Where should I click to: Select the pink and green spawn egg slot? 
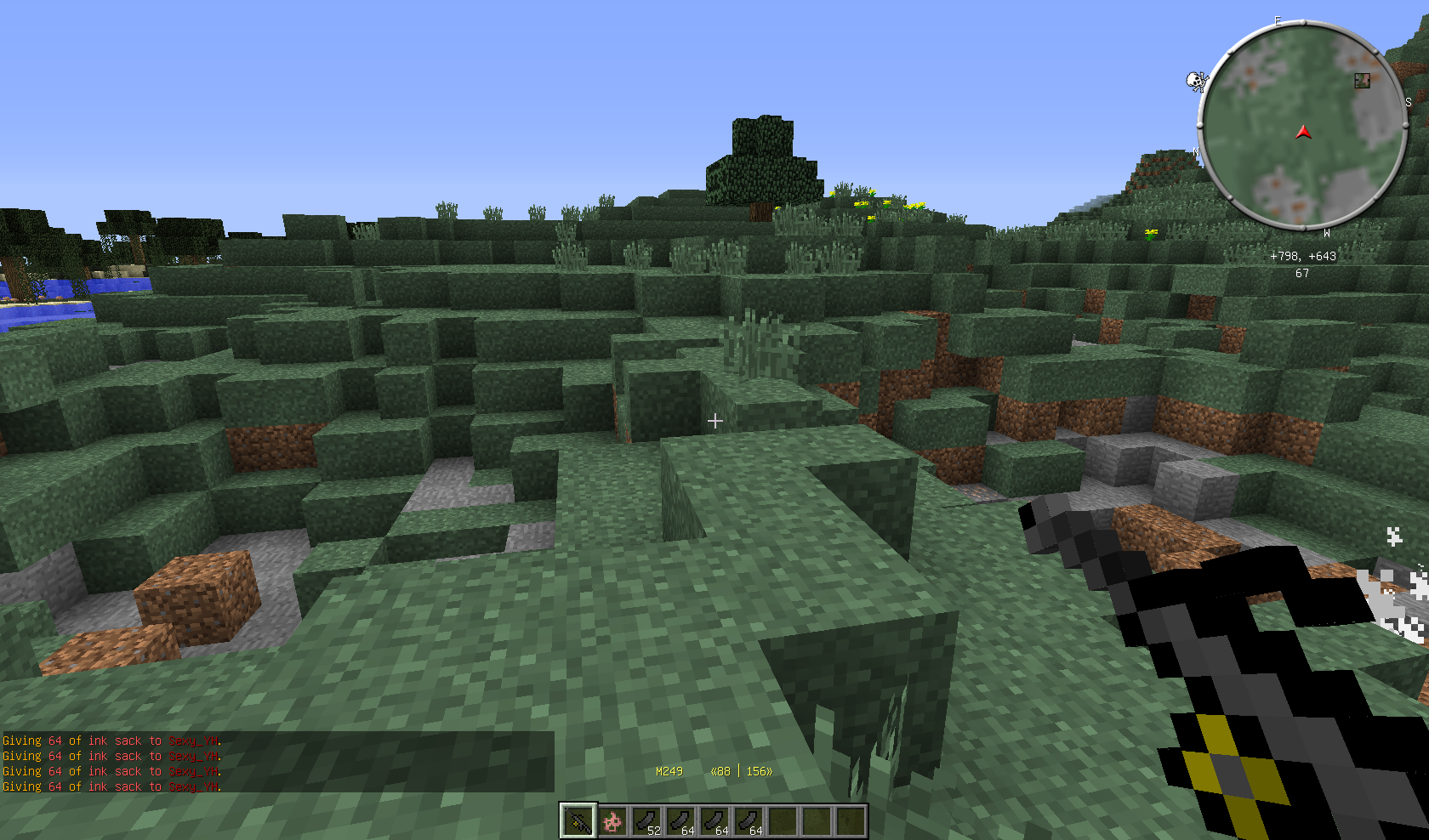[x=612, y=821]
